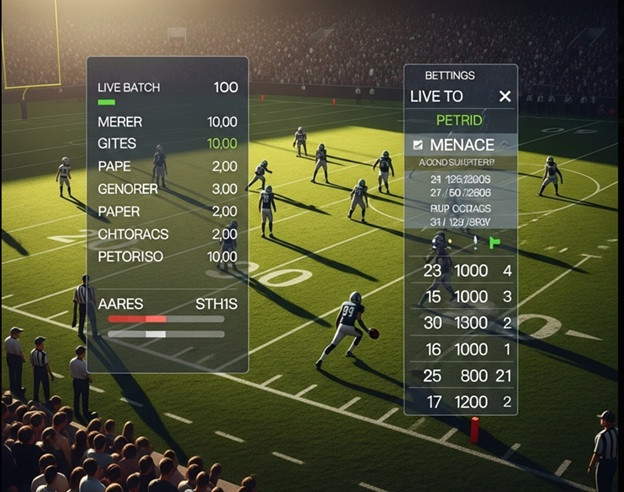Open the LIVE BATCH header
This screenshot has height=492, width=624.
(167, 87)
